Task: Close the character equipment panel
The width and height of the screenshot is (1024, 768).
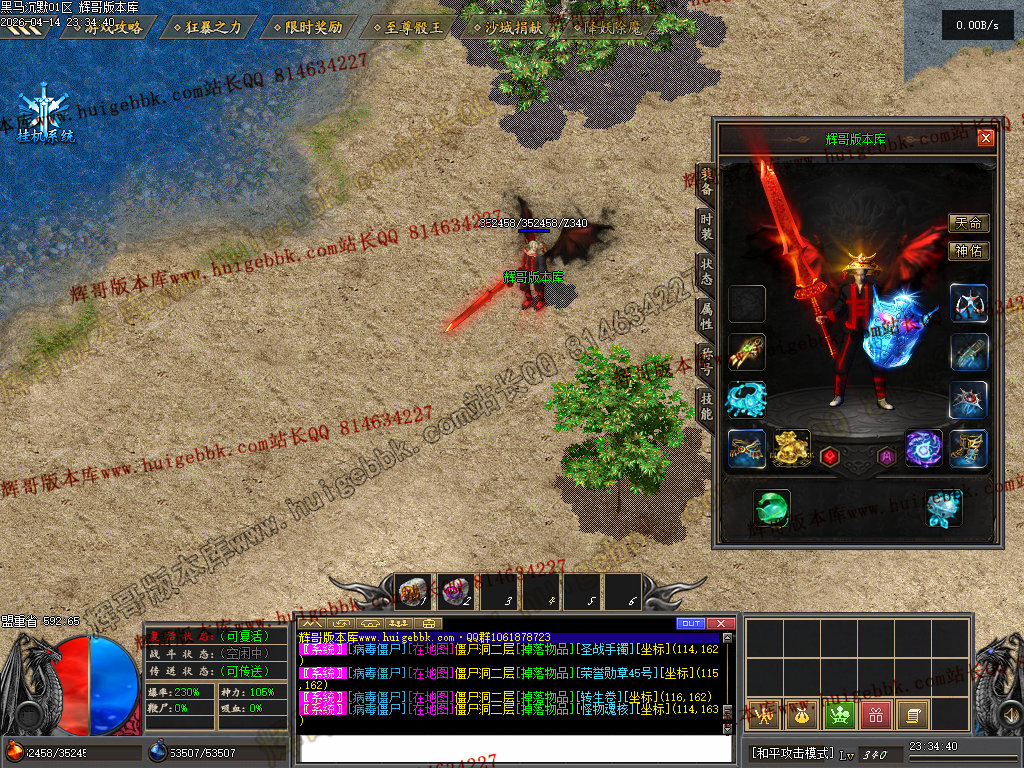Action: tap(986, 138)
